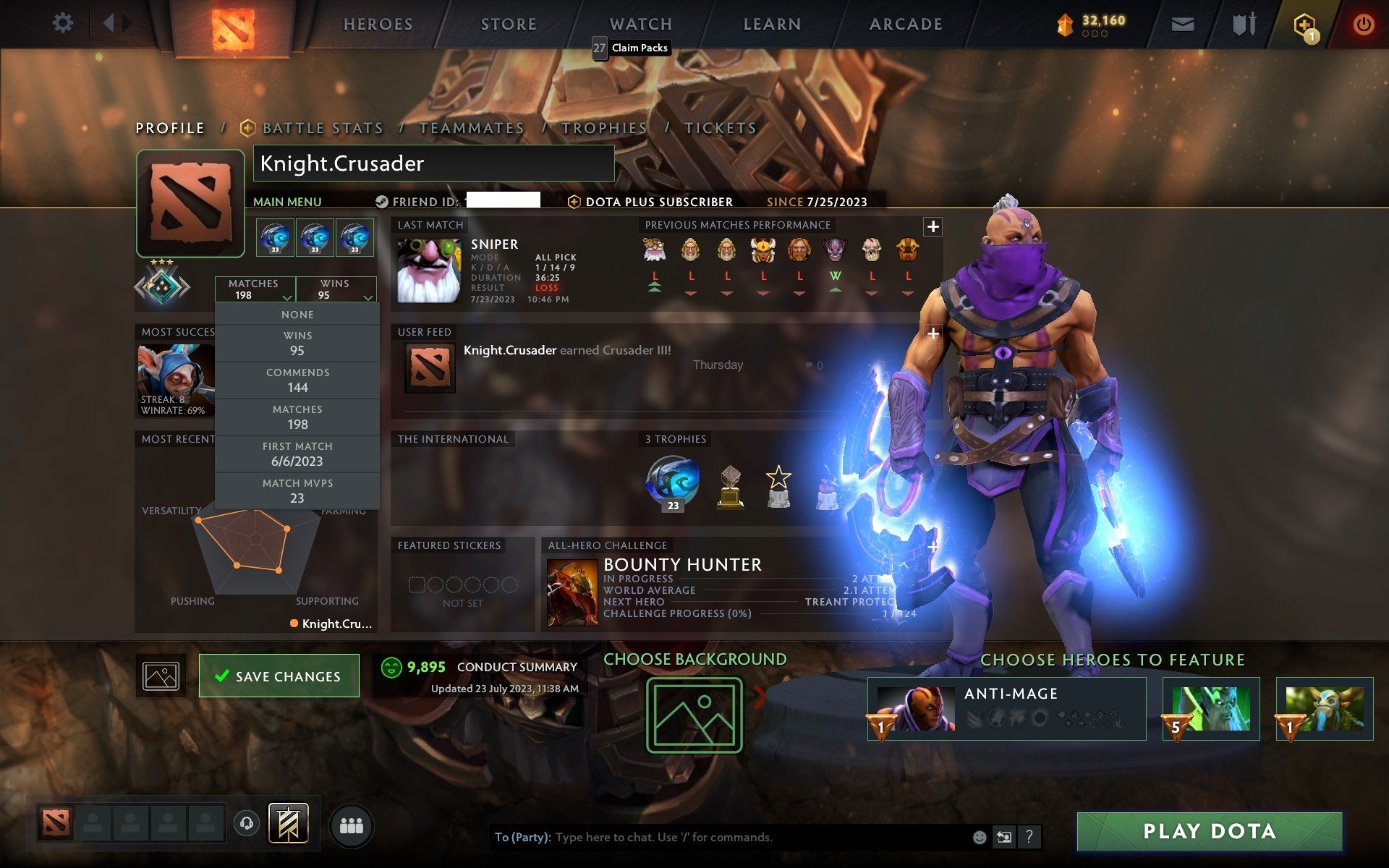Click the Sniper last match portrait
Viewport: 1389px width, 868px height.
tap(428, 268)
